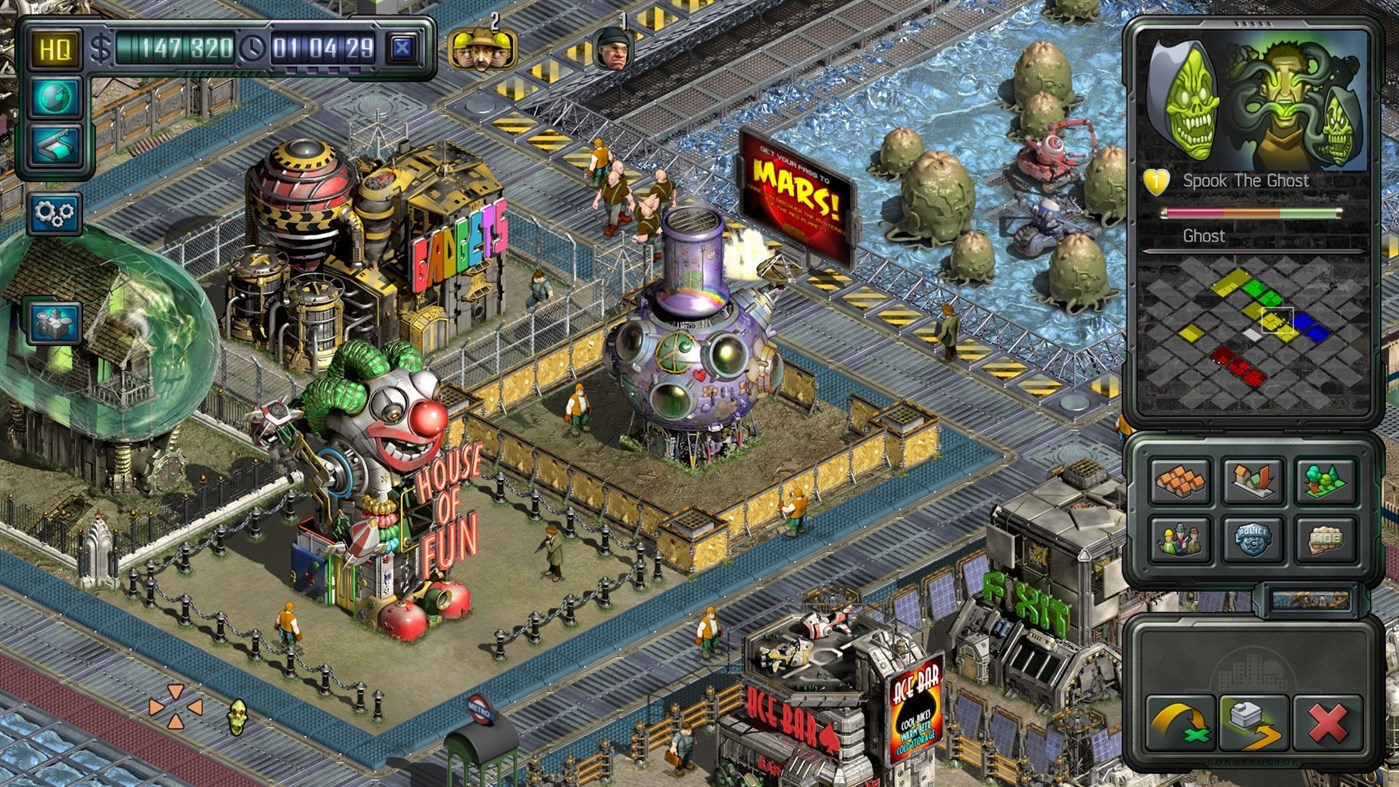This screenshot has width=1399, height=787.
Task: Select the Police badge tool
Action: point(1252,540)
